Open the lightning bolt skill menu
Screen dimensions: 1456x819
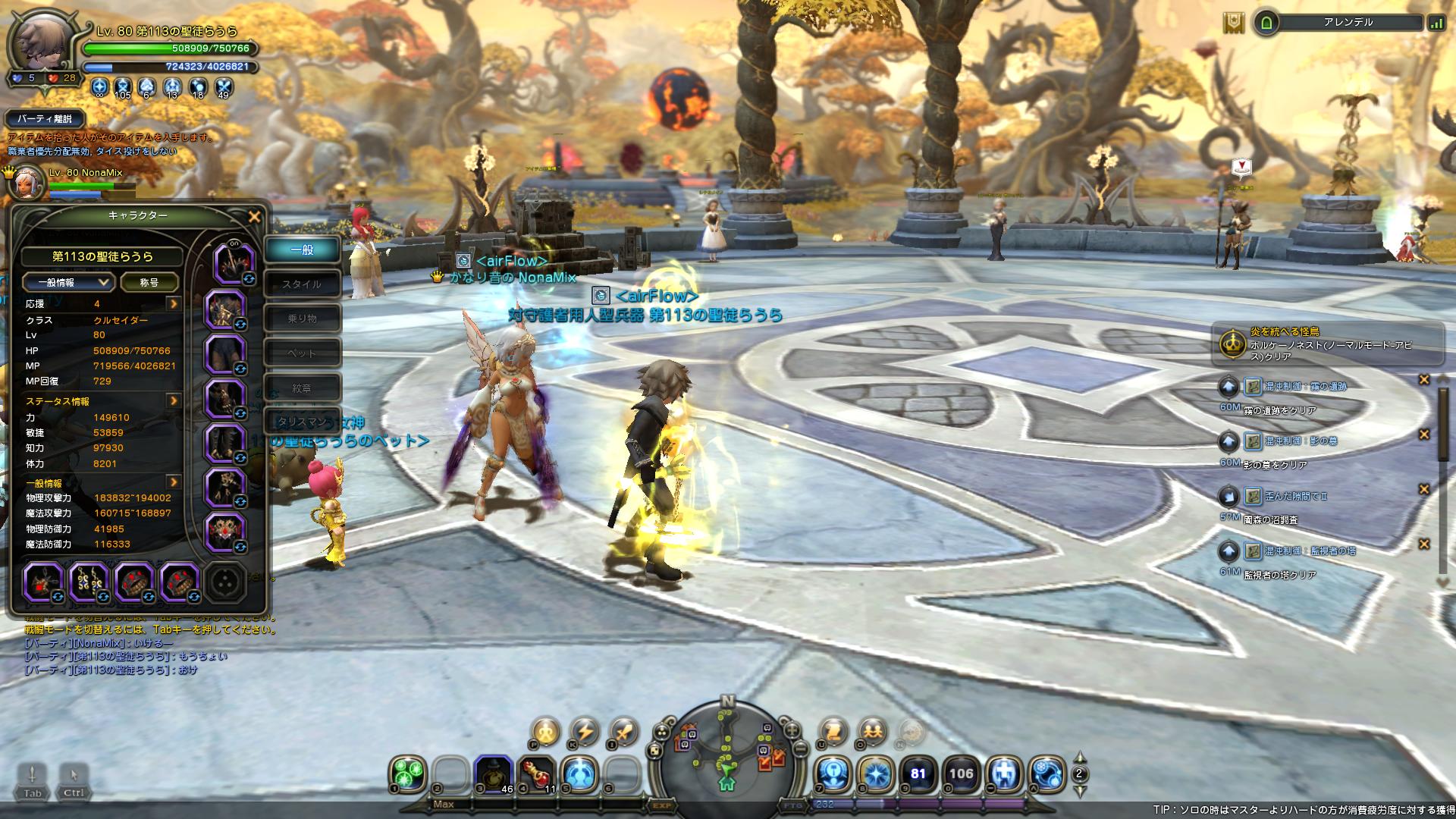pyautogui.click(x=585, y=732)
